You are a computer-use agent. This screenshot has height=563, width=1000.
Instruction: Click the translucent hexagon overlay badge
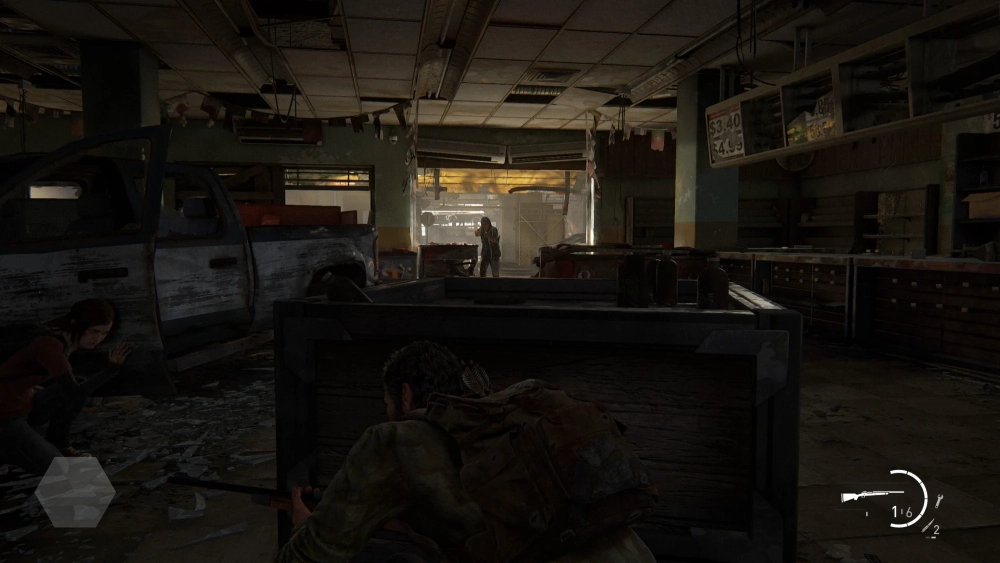tap(75, 491)
